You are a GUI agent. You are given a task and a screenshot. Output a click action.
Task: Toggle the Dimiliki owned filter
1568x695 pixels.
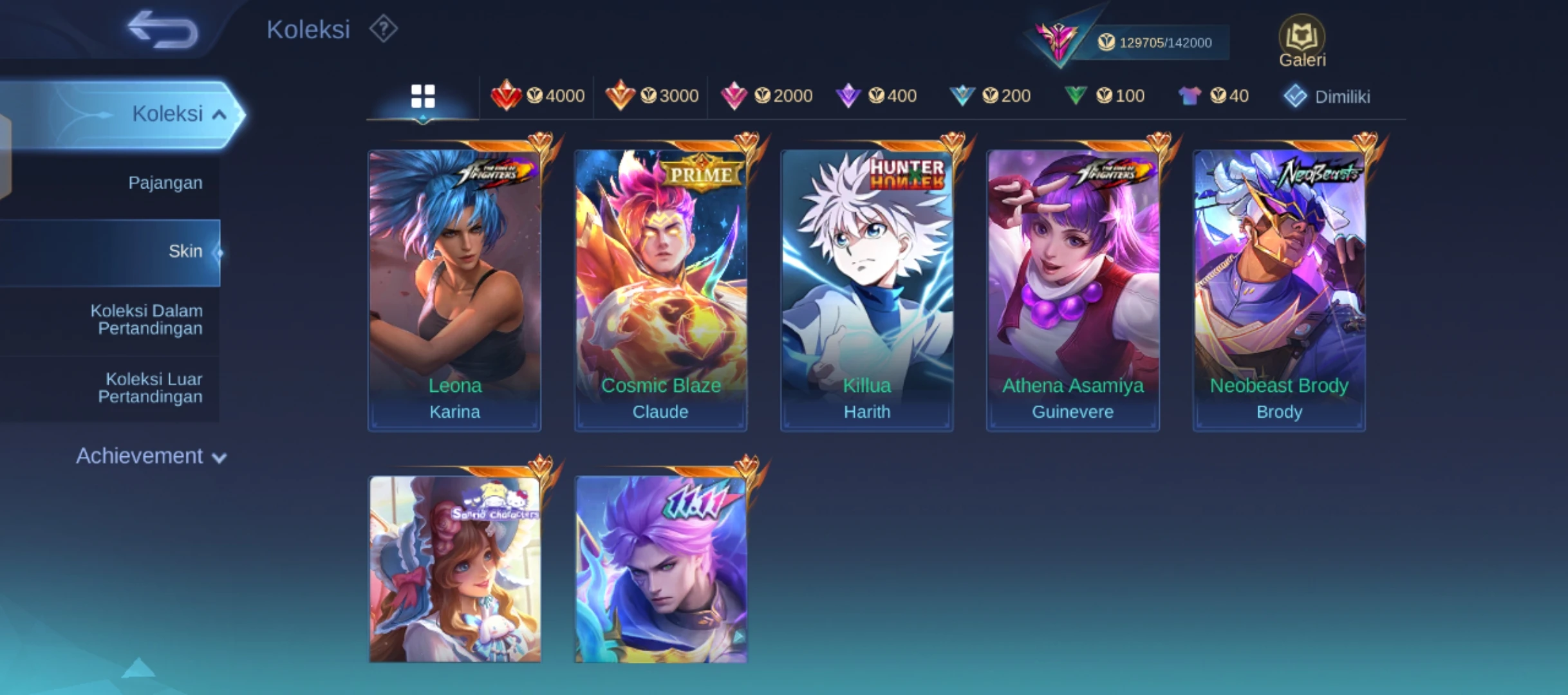tap(1327, 97)
